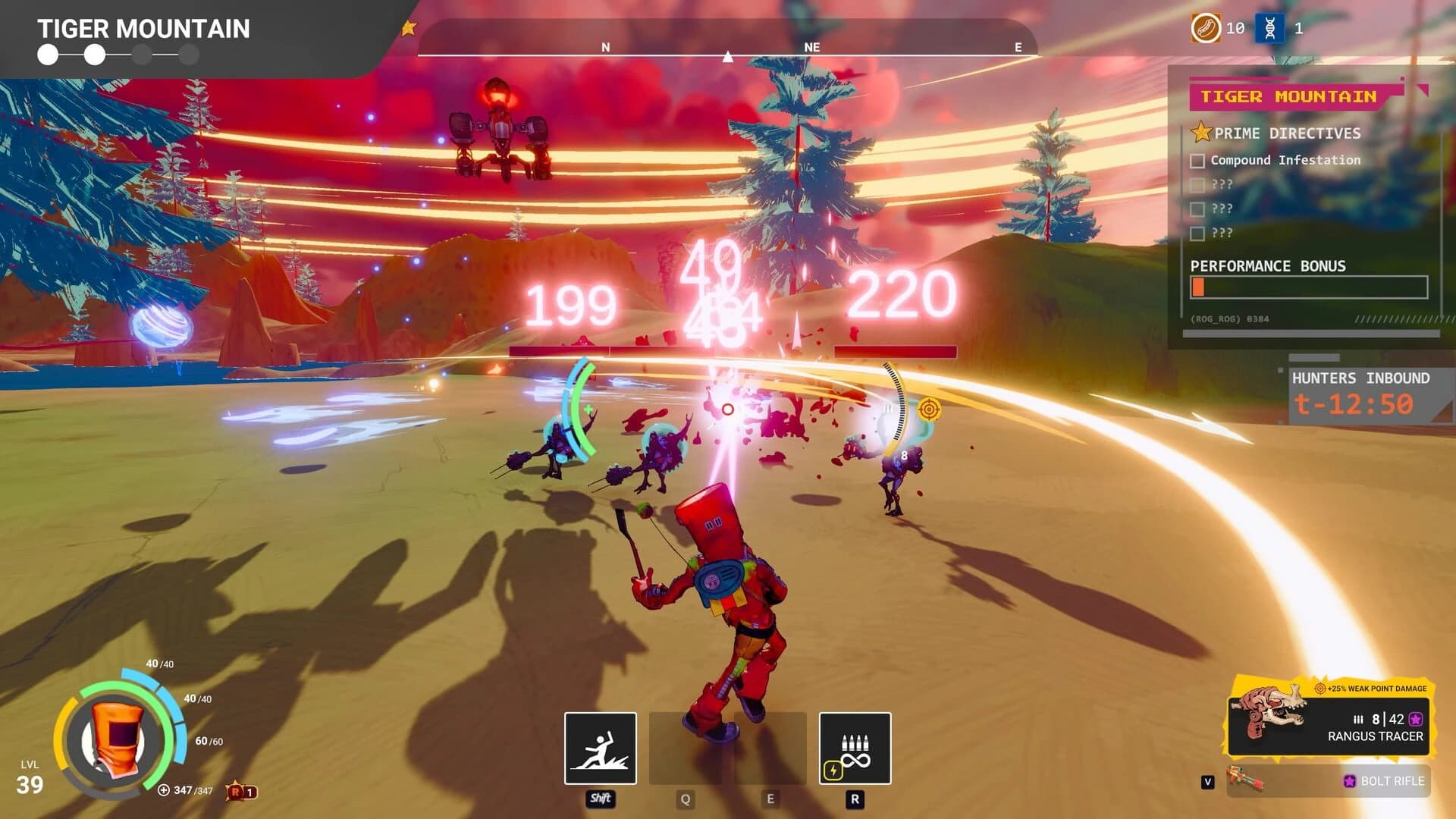Toggle the first ??? directive checkbox
The image size is (1456, 819).
[x=1198, y=184]
